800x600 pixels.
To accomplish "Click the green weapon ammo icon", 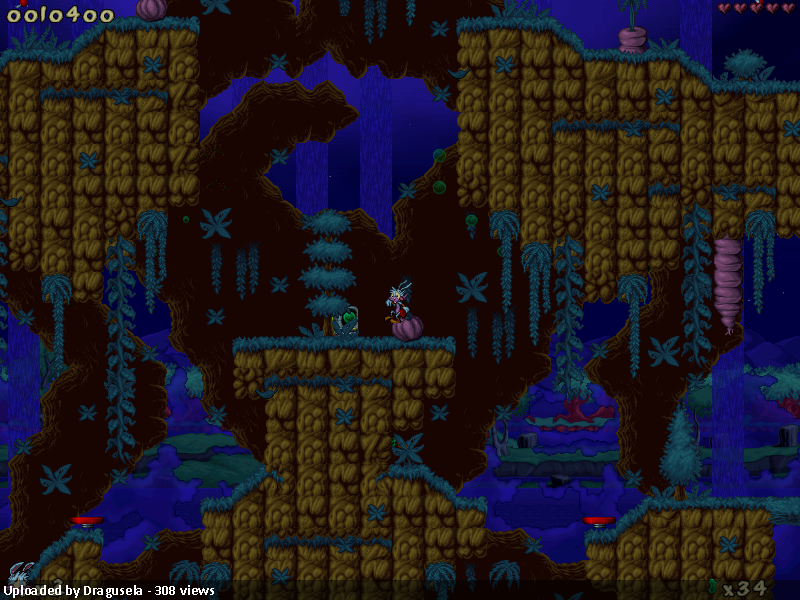I will pyautogui.click(x=712, y=586).
